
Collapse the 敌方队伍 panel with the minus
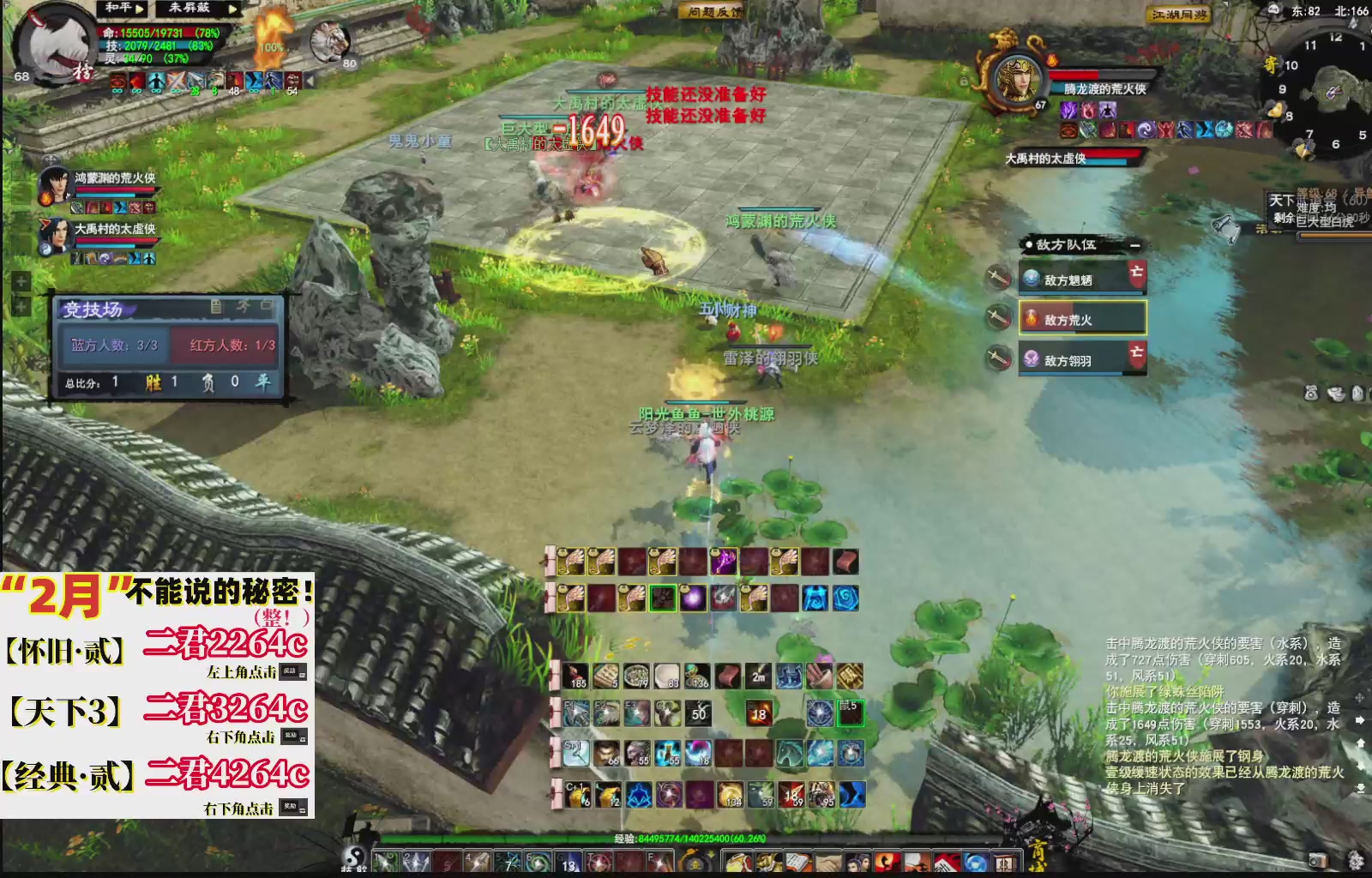(1135, 246)
